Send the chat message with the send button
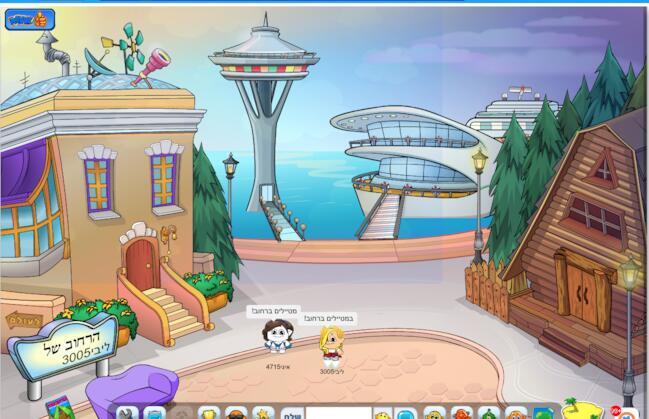Image resolution: width=649 pixels, height=419 pixels. (x=290, y=412)
